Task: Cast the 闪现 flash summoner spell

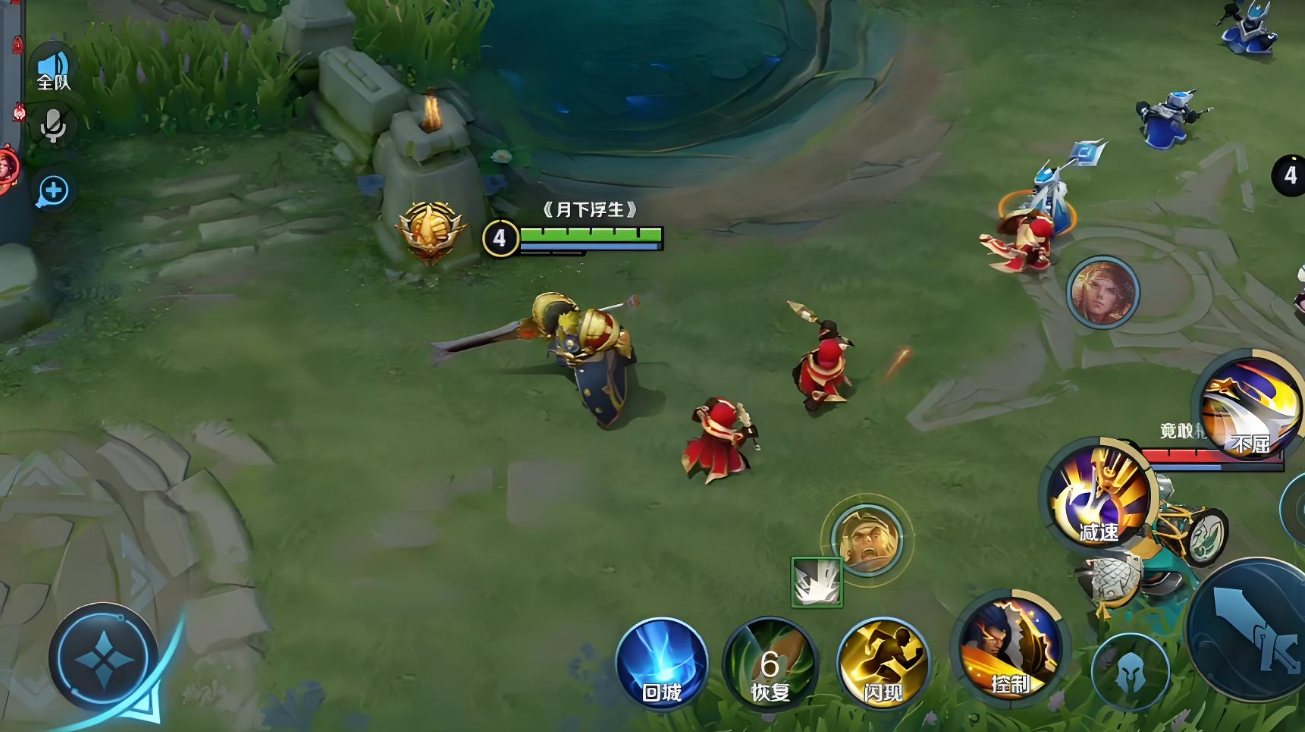Action: (883, 664)
